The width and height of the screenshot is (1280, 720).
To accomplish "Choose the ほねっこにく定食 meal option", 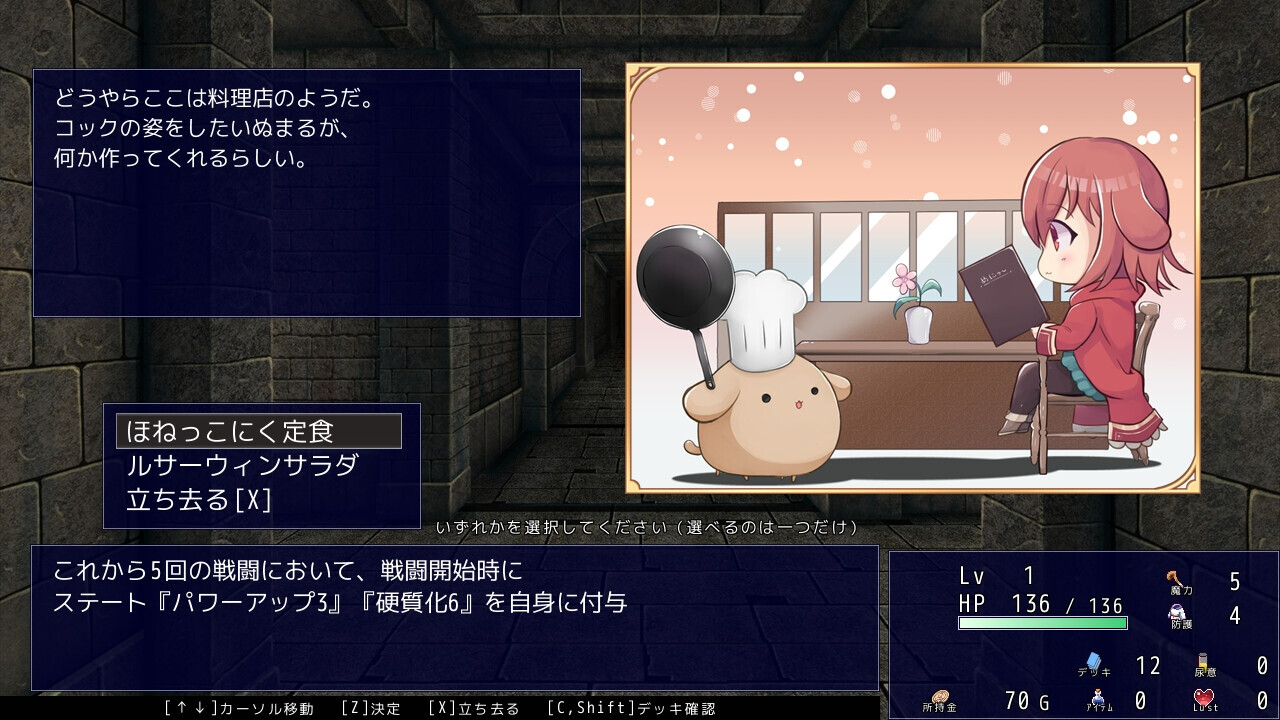I will click(x=258, y=431).
